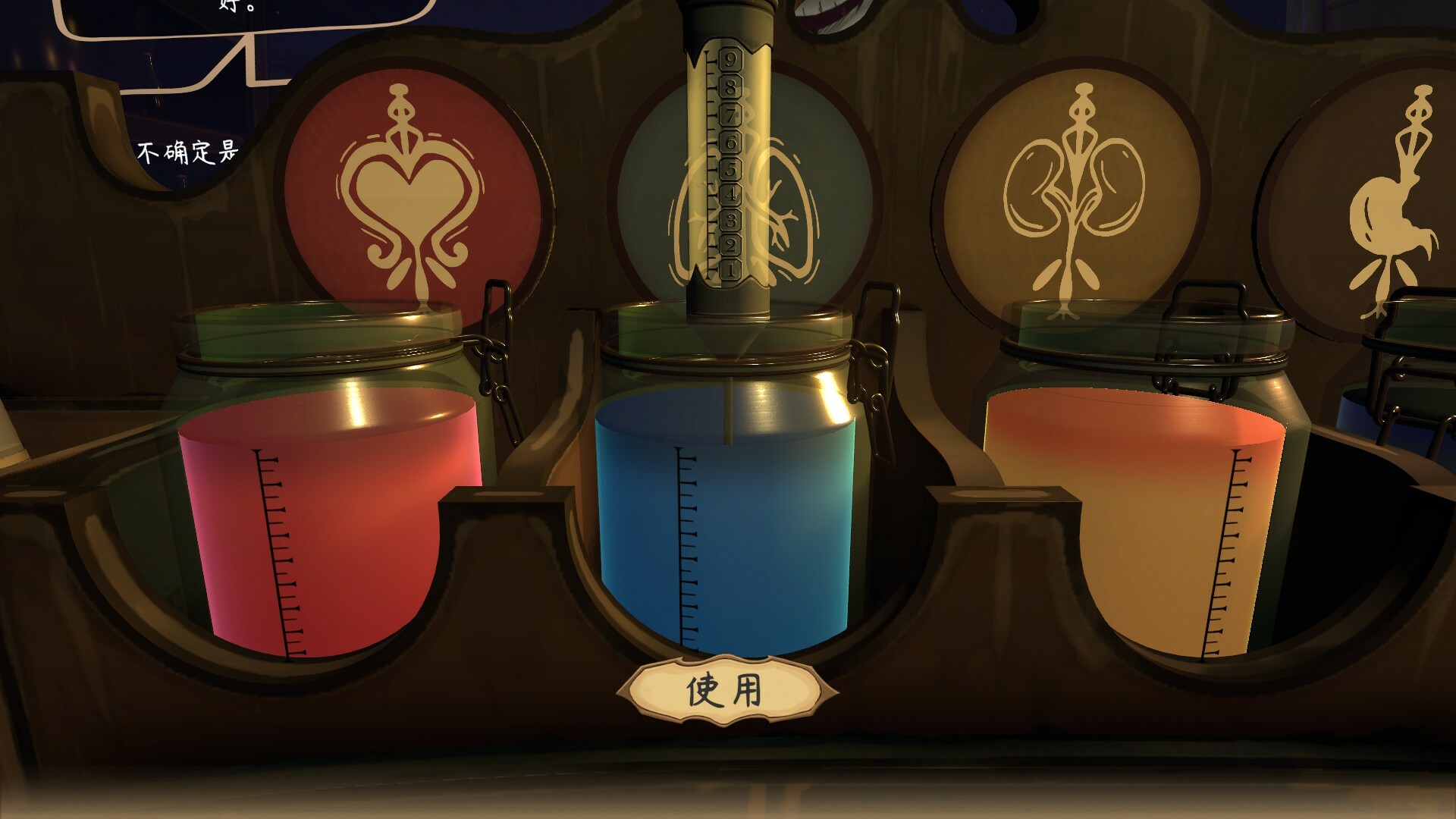Click the dark emblem panel at the right edge
Screen dimensions: 1456x819
(1410, 190)
